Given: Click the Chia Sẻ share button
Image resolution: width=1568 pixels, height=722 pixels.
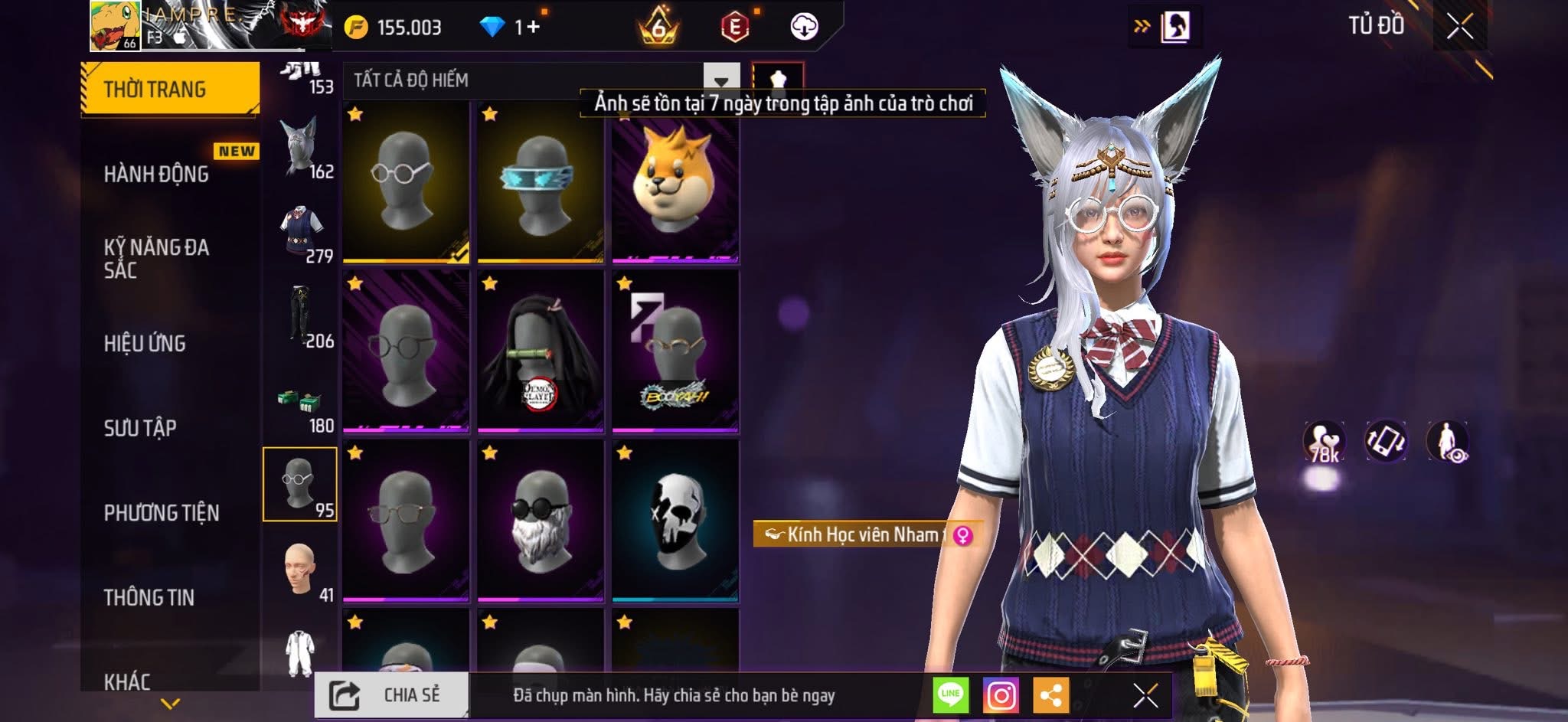Looking at the screenshot, I should coord(391,695).
